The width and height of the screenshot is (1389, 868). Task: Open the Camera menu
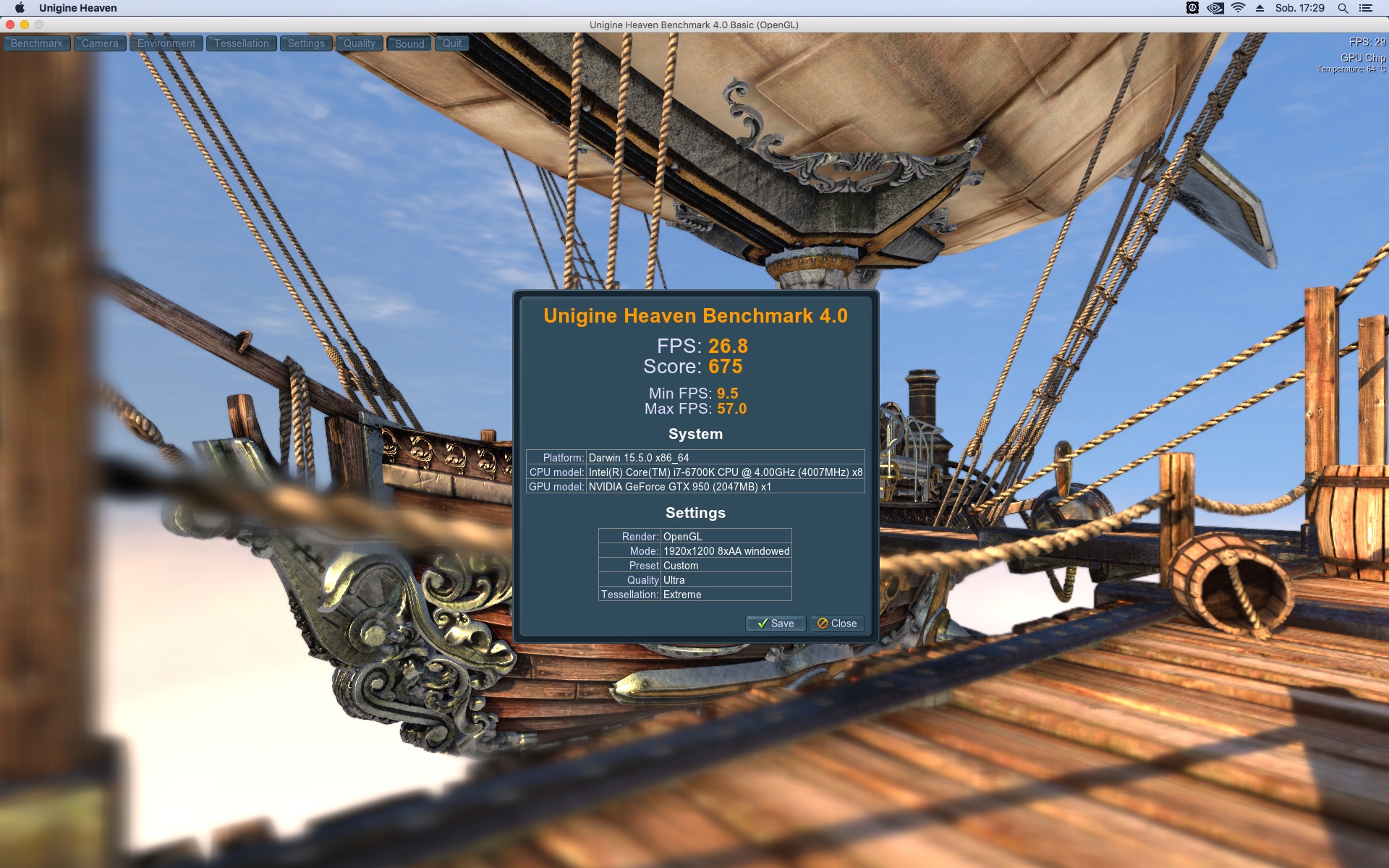(x=100, y=43)
